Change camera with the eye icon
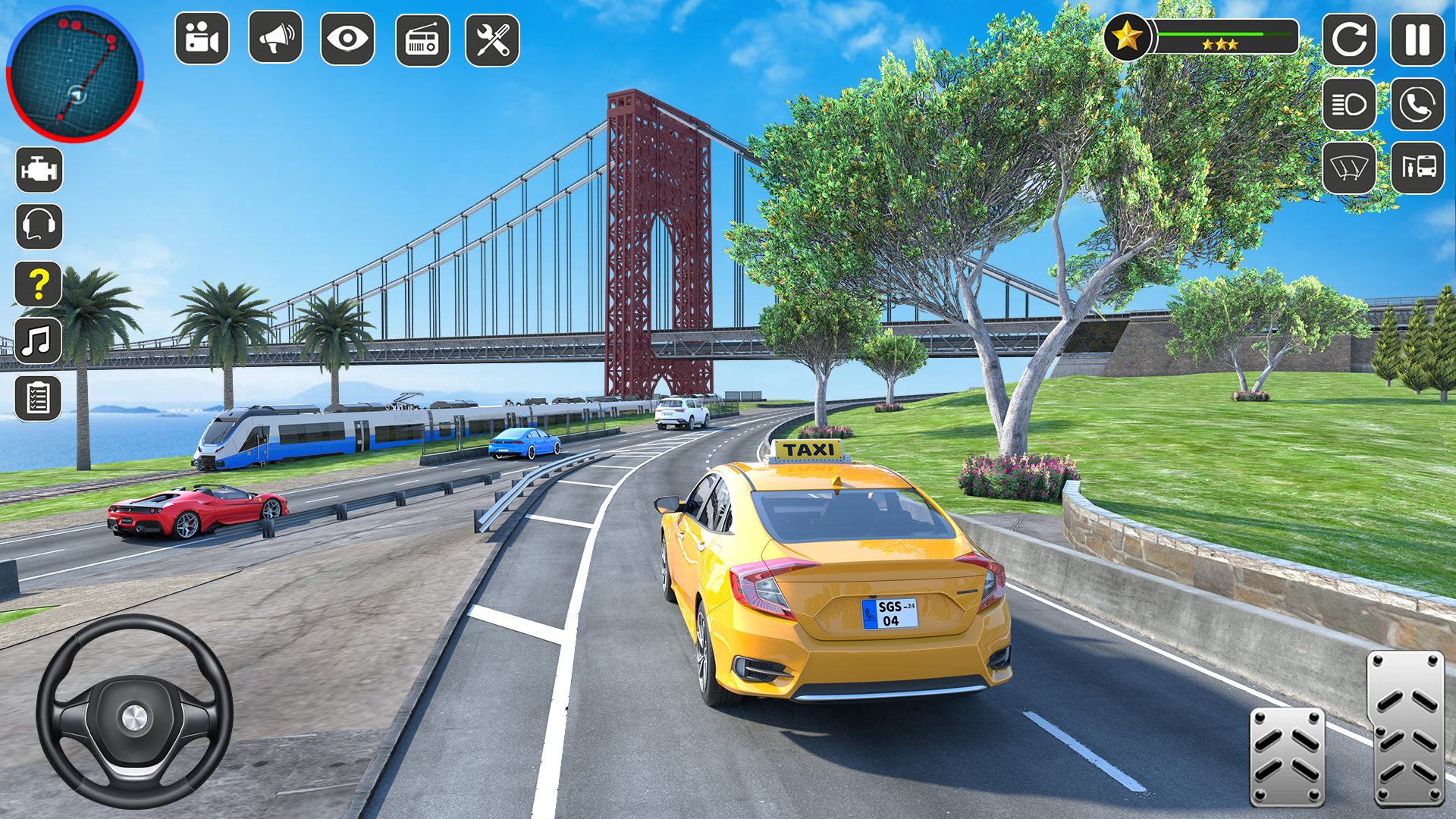The width and height of the screenshot is (1456, 819). click(x=347, y=39)
